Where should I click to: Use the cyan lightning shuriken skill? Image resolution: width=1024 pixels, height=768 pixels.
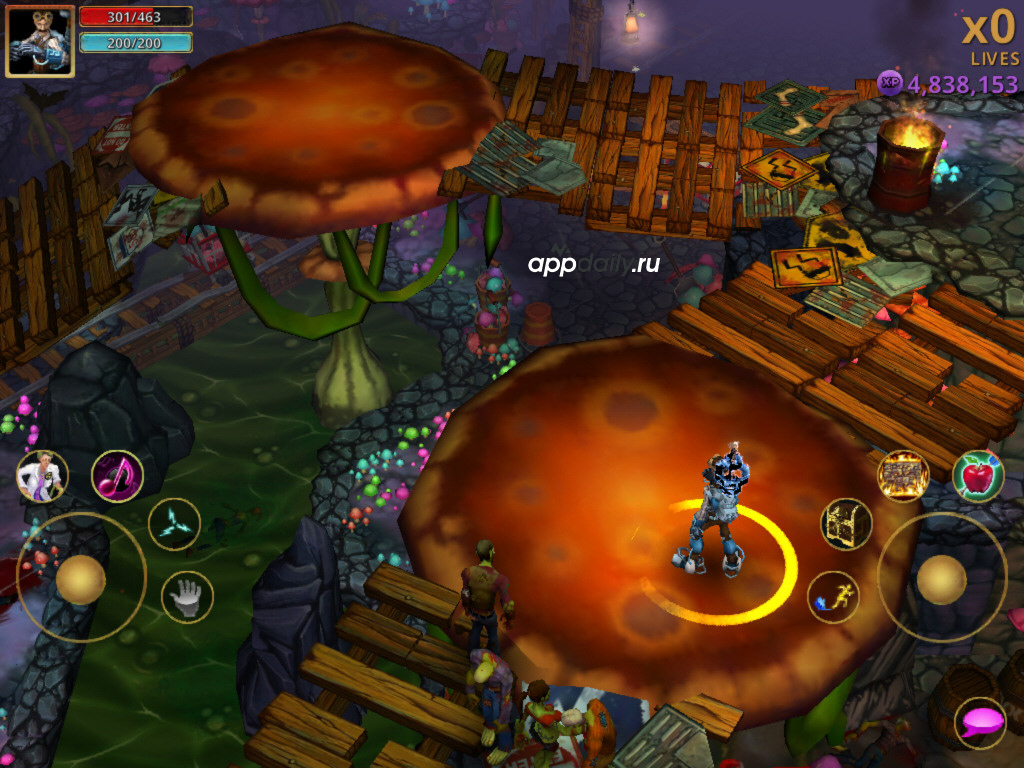pyautogui.click(x=174, y=524)
